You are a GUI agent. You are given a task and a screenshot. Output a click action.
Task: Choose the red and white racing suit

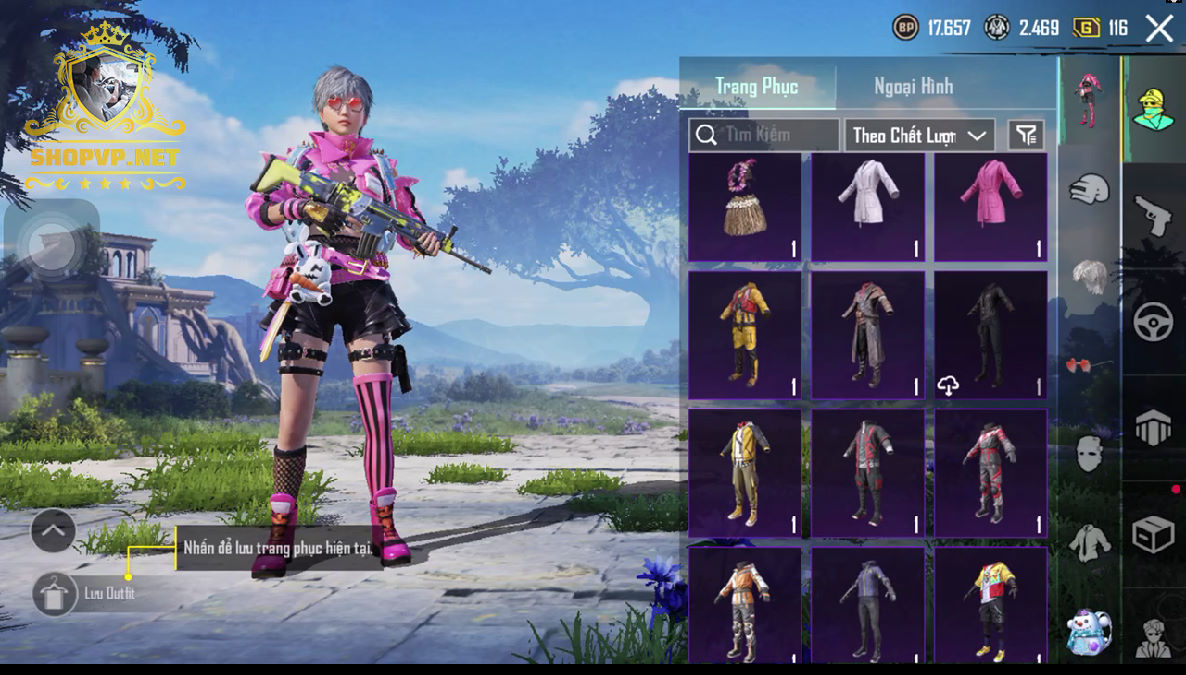tap(991, 471)
